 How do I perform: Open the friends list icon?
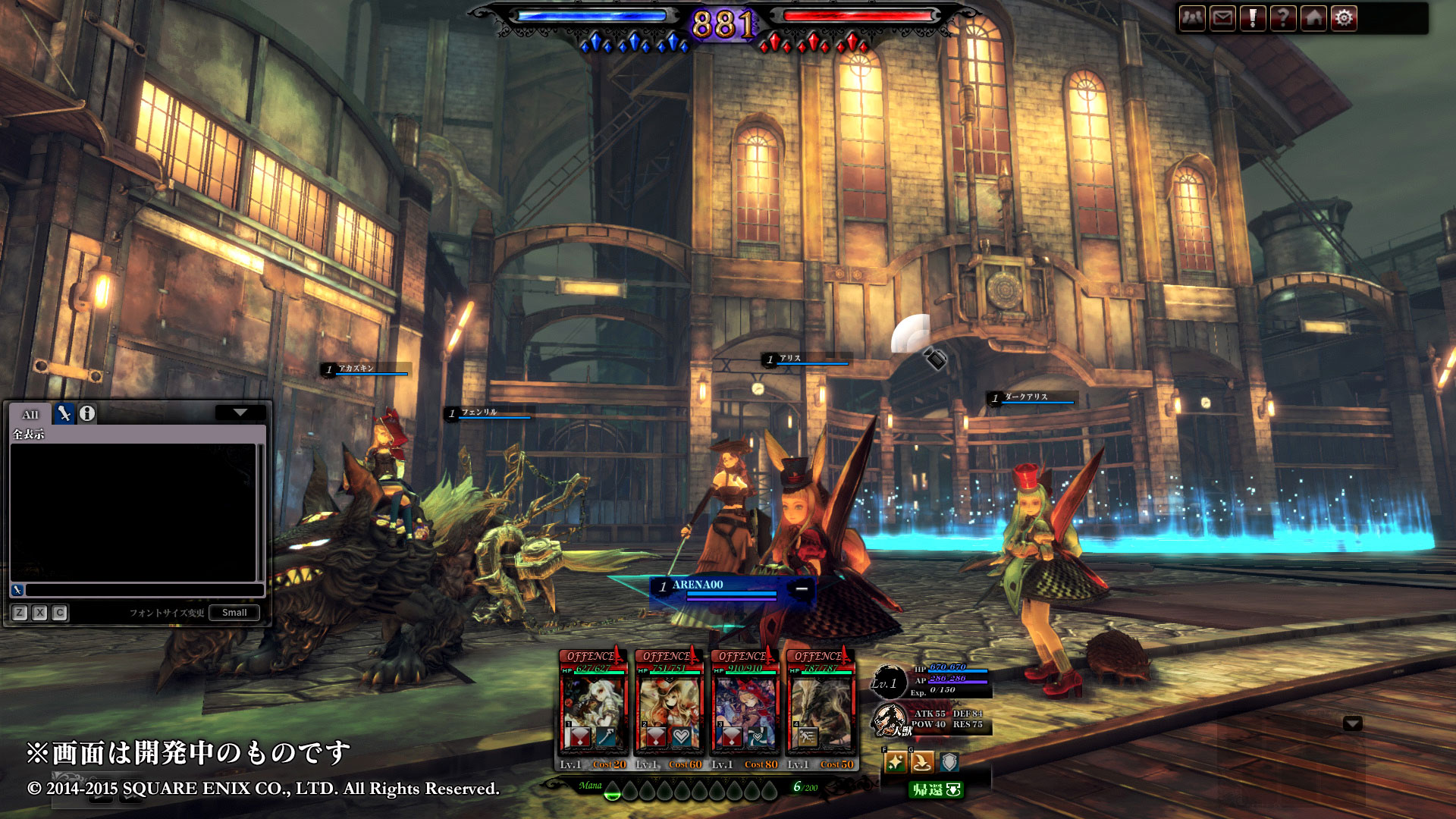1193,18
